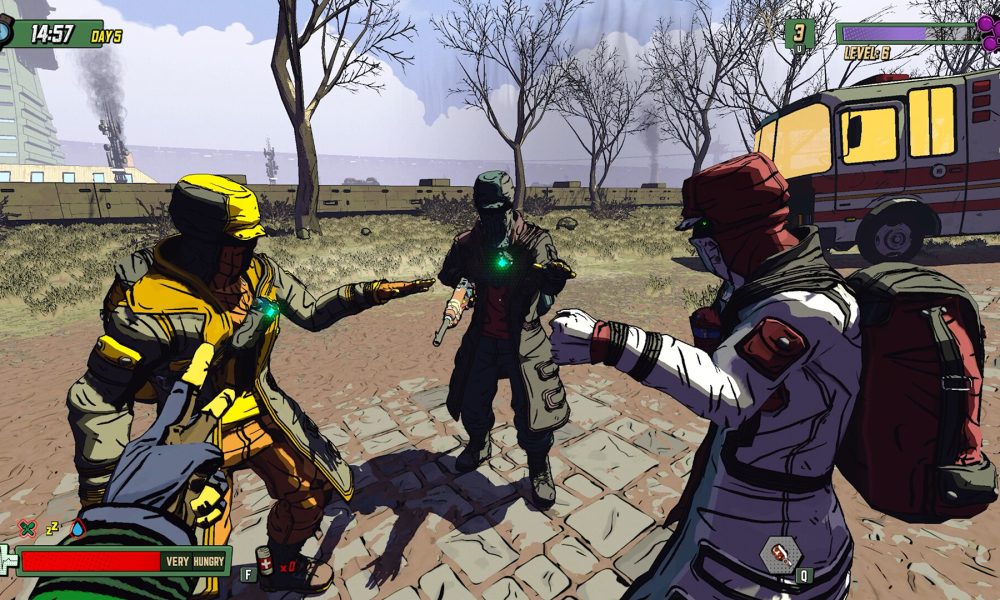The height and width of the screenshot is (600, 1000).
Task: Check the water drop thirst status icon
Action: pos(77,528)
